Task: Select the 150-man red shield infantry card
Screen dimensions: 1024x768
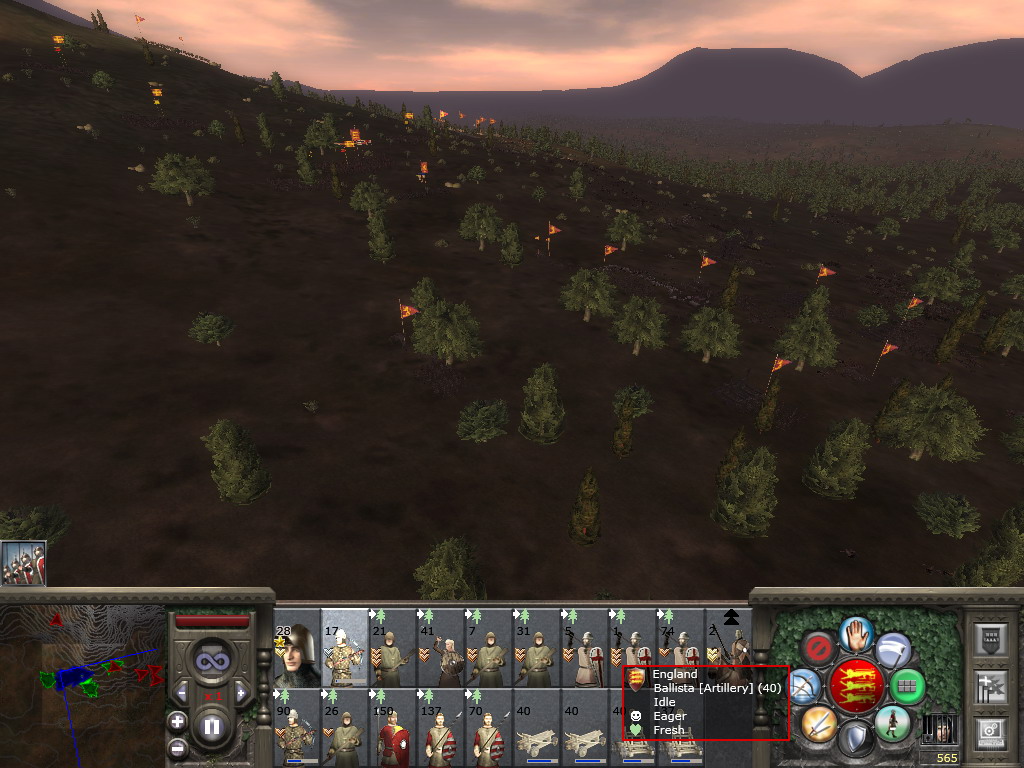Action: pos(393,728)
